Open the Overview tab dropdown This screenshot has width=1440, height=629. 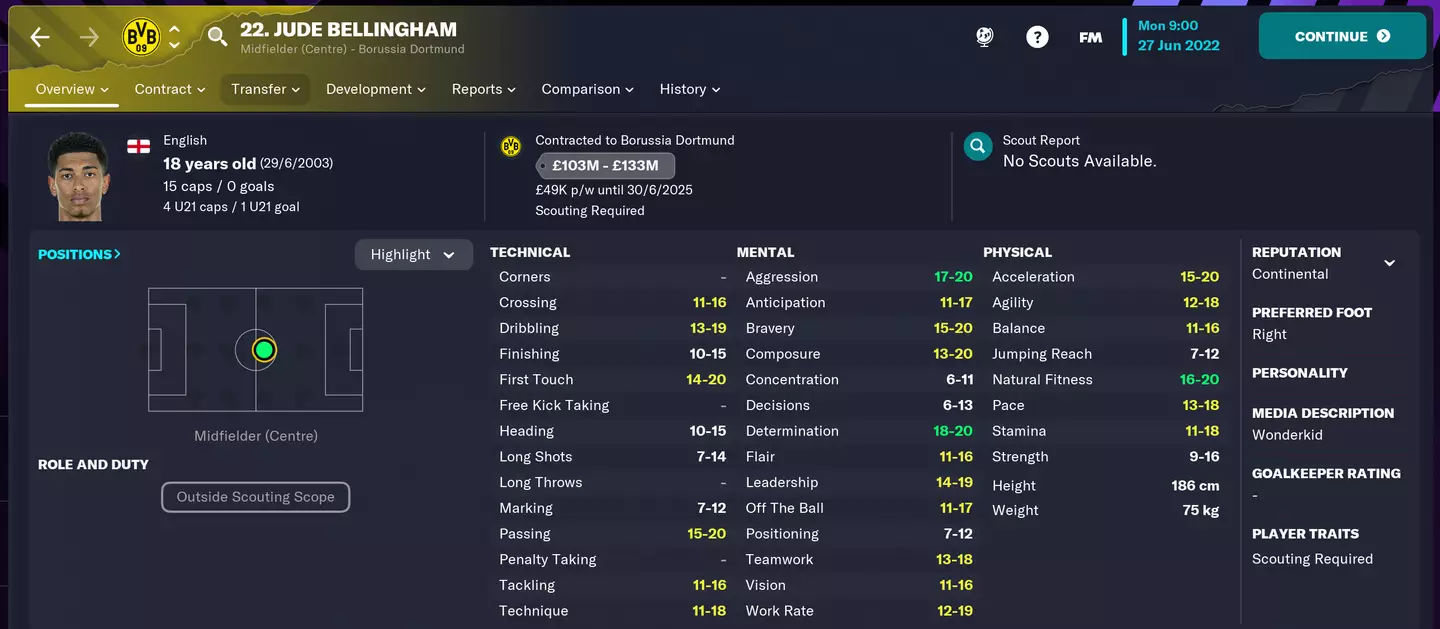(72, 89)
